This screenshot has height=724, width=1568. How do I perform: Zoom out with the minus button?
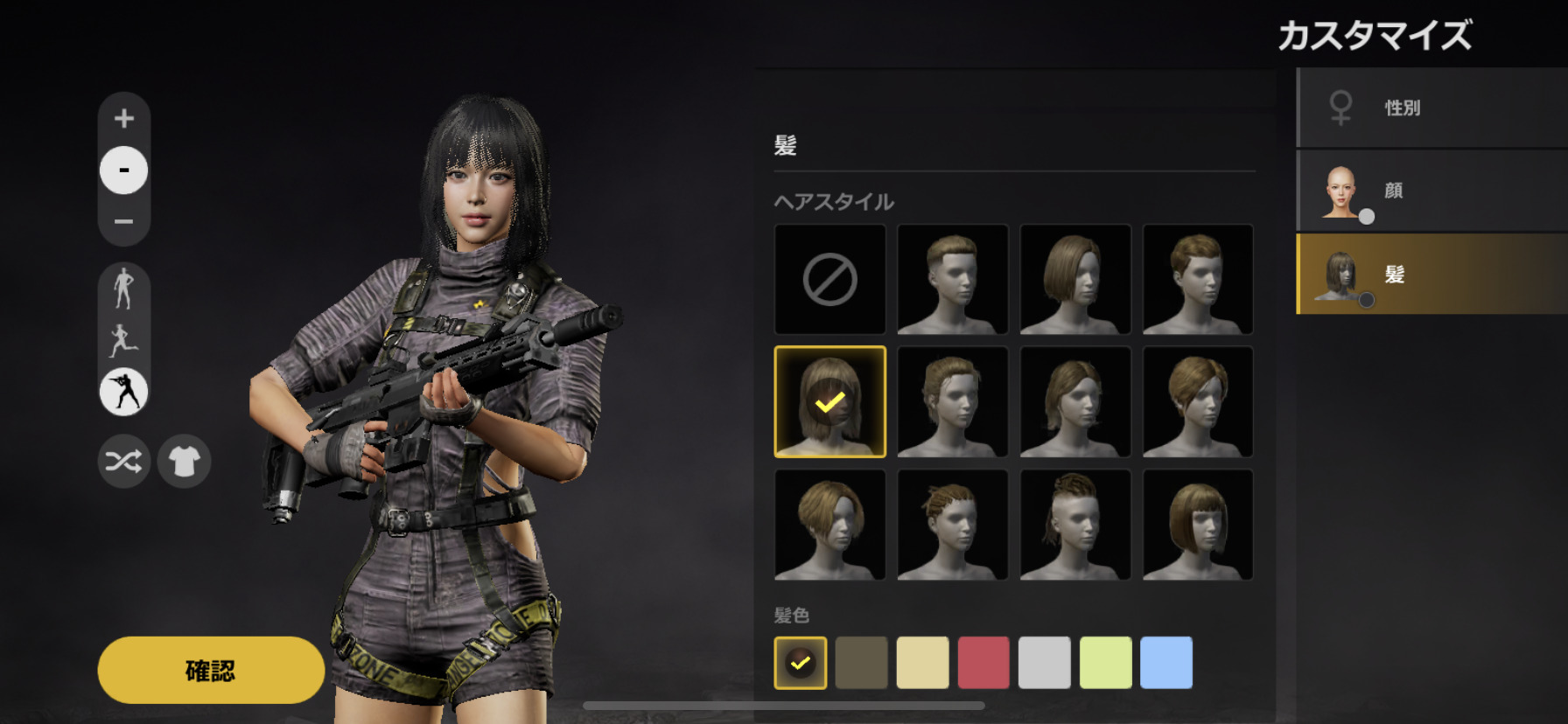click(124, 222)
